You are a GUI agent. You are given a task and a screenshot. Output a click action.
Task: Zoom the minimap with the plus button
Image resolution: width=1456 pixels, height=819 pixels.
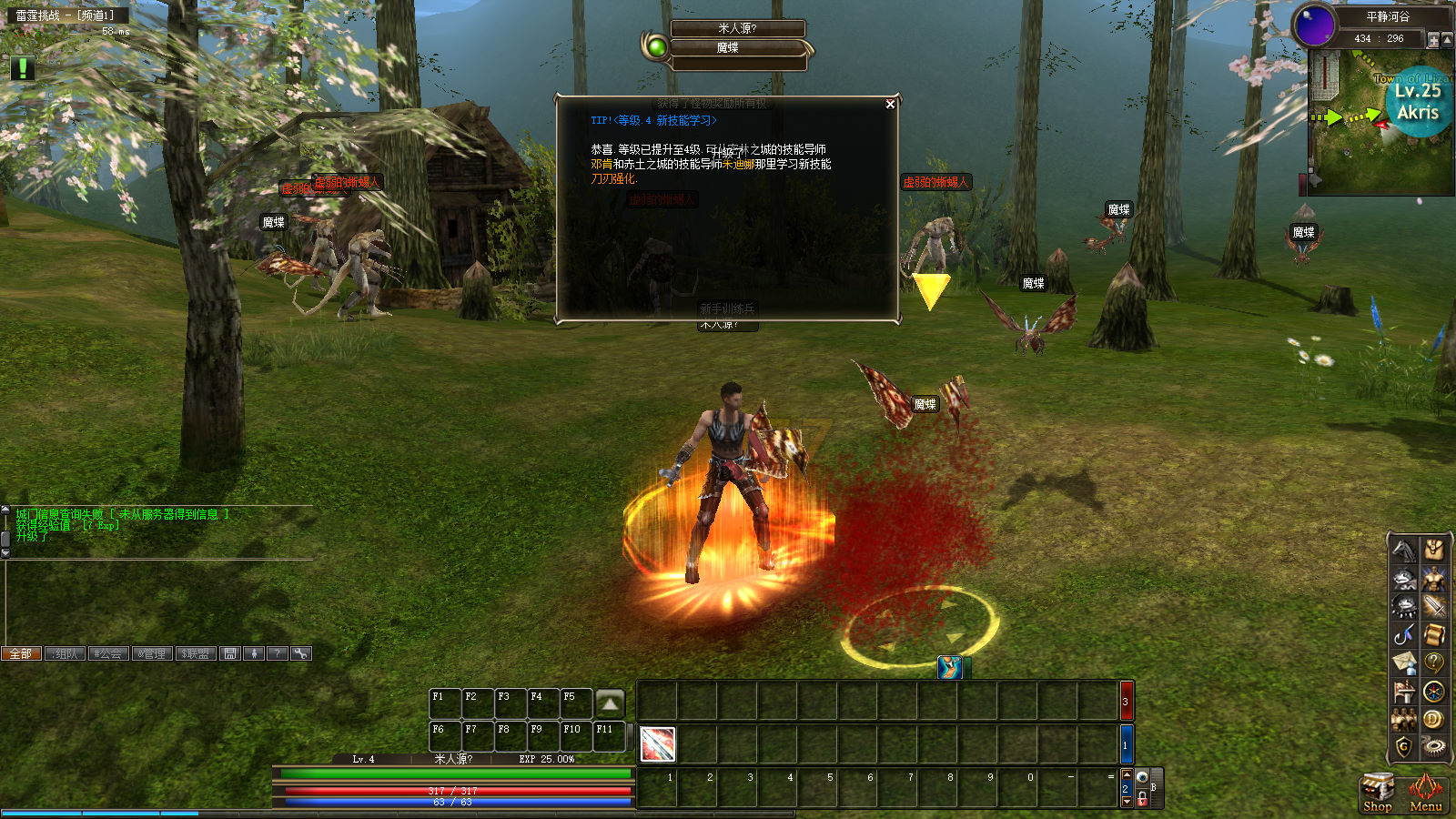pos(1433,40)
